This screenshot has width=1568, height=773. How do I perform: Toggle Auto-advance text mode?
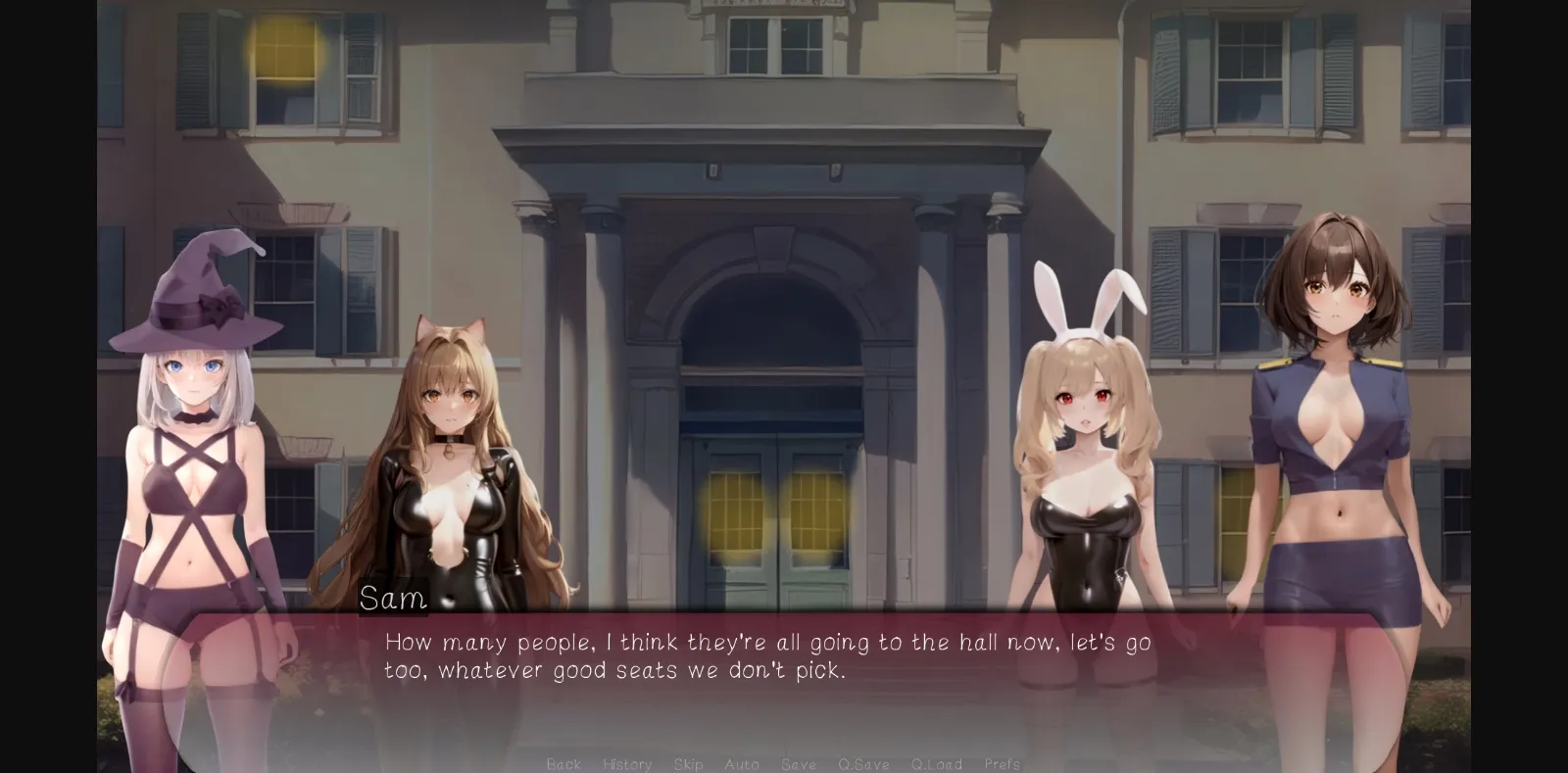click(x=741, y=764)
